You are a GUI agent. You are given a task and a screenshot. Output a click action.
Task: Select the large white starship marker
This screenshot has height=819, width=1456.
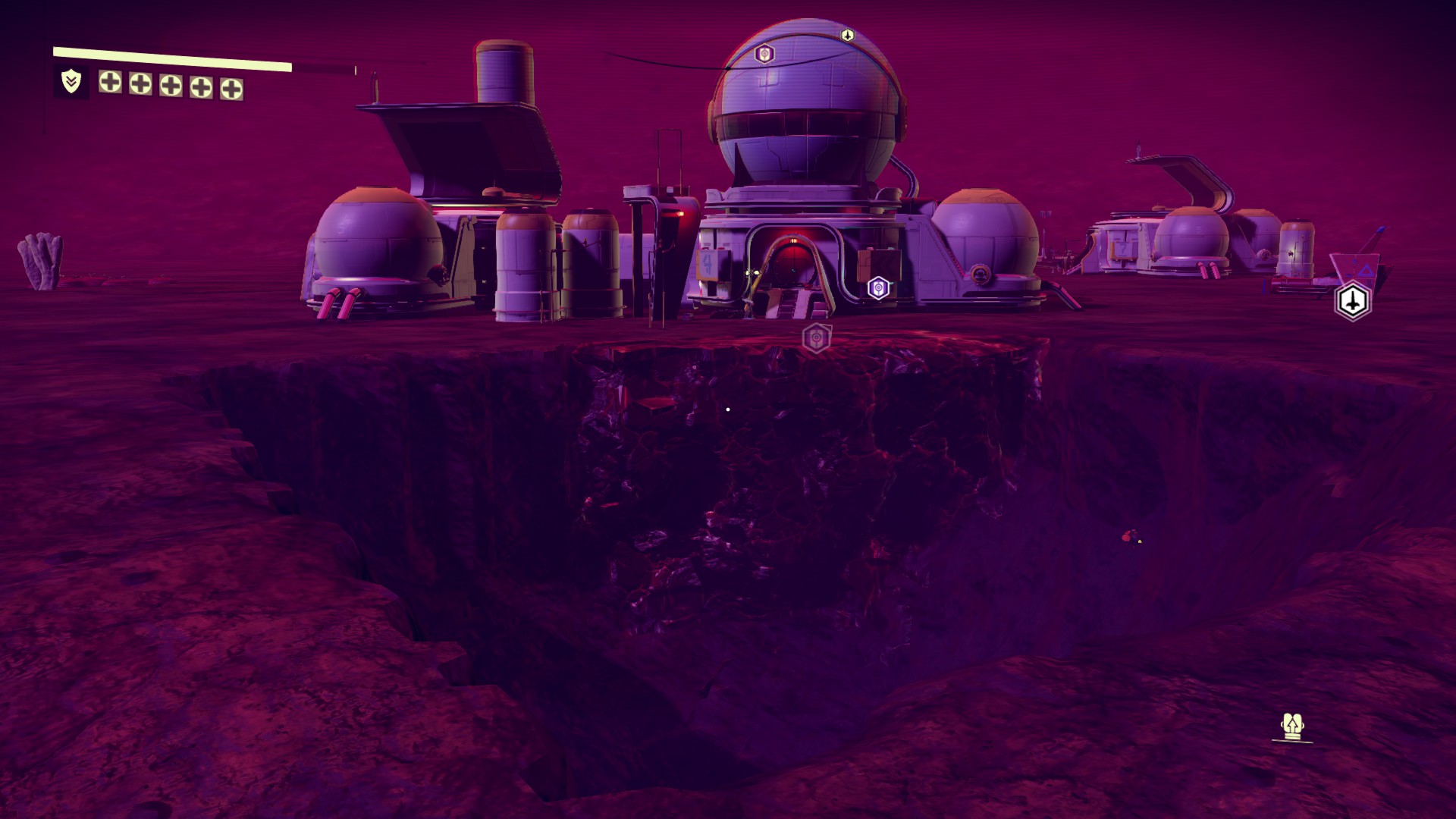pos(1353,301)
